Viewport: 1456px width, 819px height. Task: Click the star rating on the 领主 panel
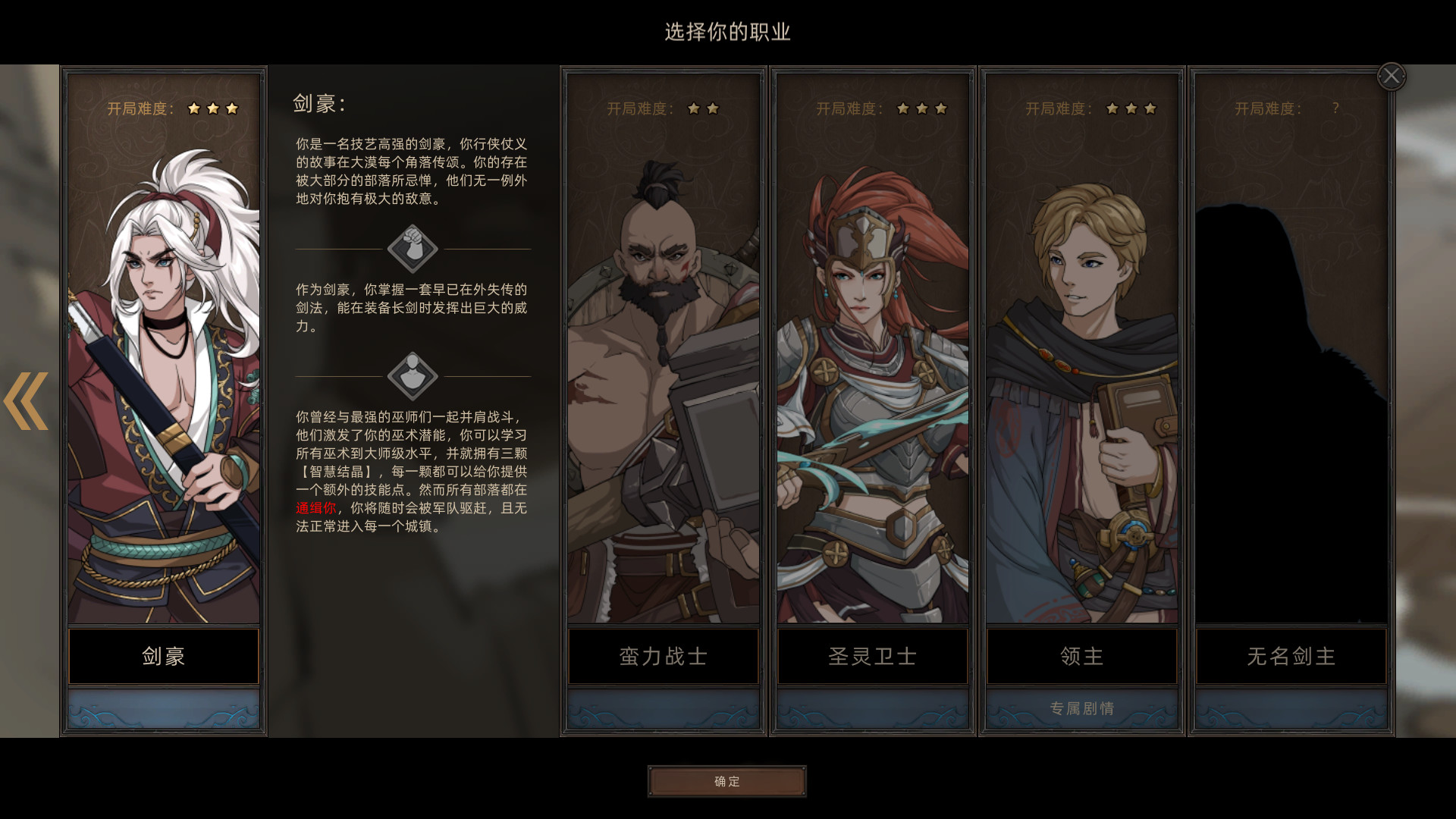tap(1130, 109)
